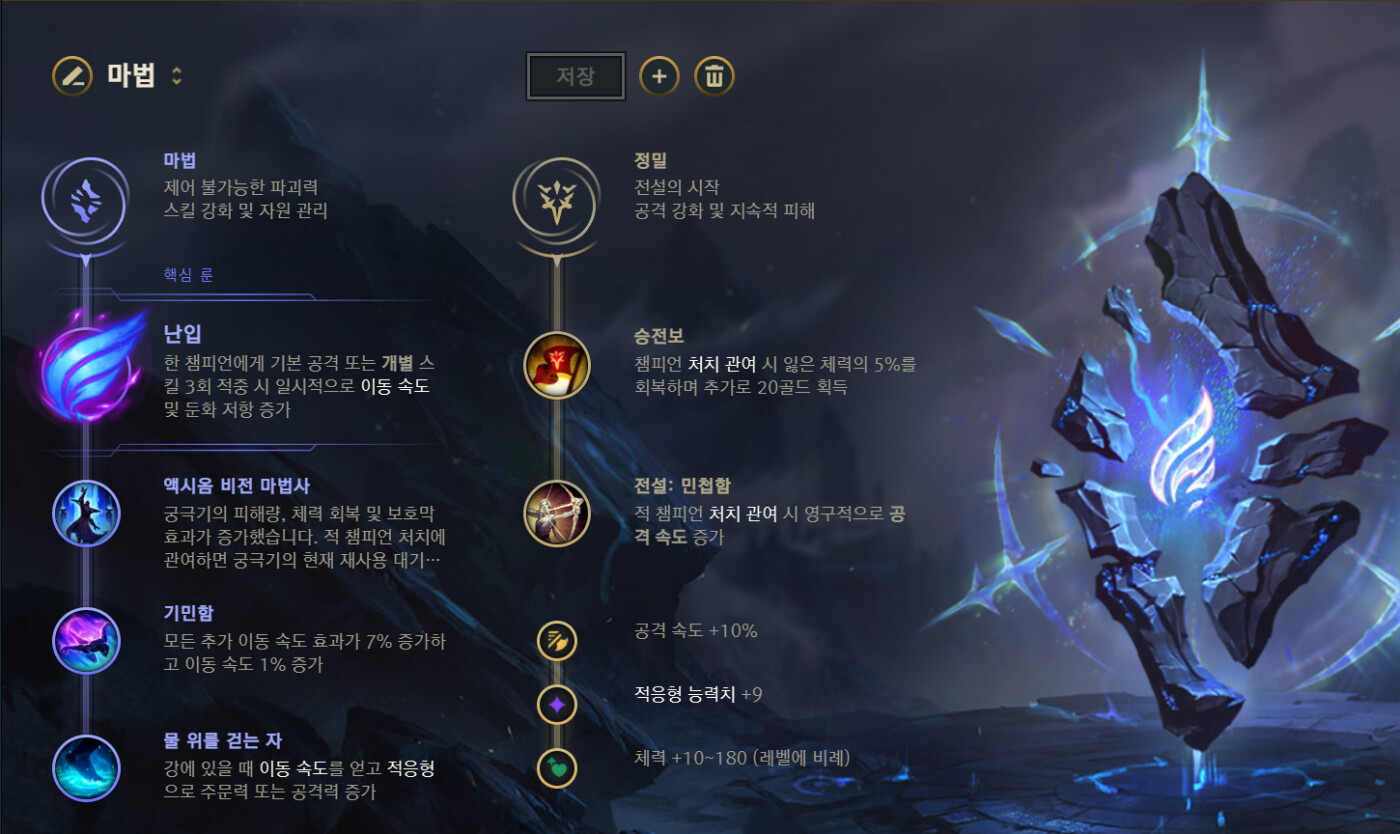Select the 마법 primary path emblem
Image resolution: width=1400 pixels, height=834 pixels.
click(85, 198)
